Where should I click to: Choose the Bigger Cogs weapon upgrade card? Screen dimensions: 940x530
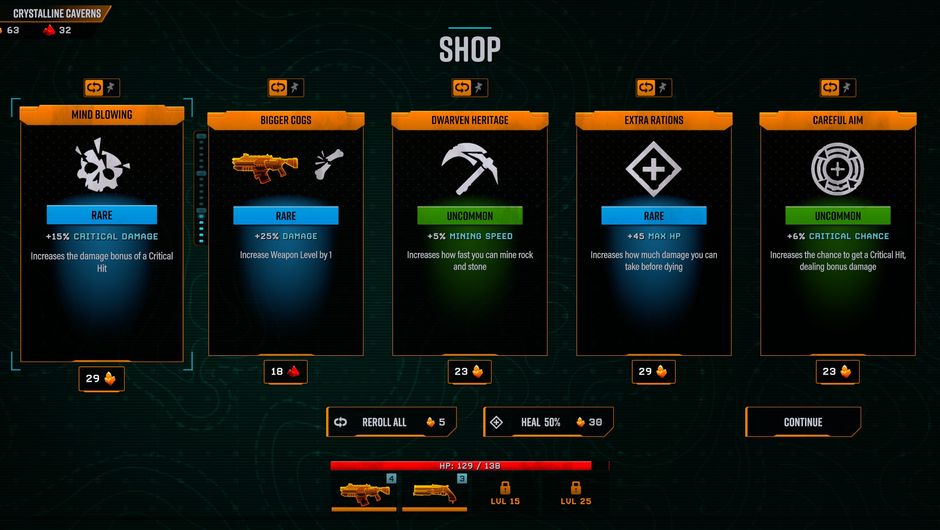point(285,235)
